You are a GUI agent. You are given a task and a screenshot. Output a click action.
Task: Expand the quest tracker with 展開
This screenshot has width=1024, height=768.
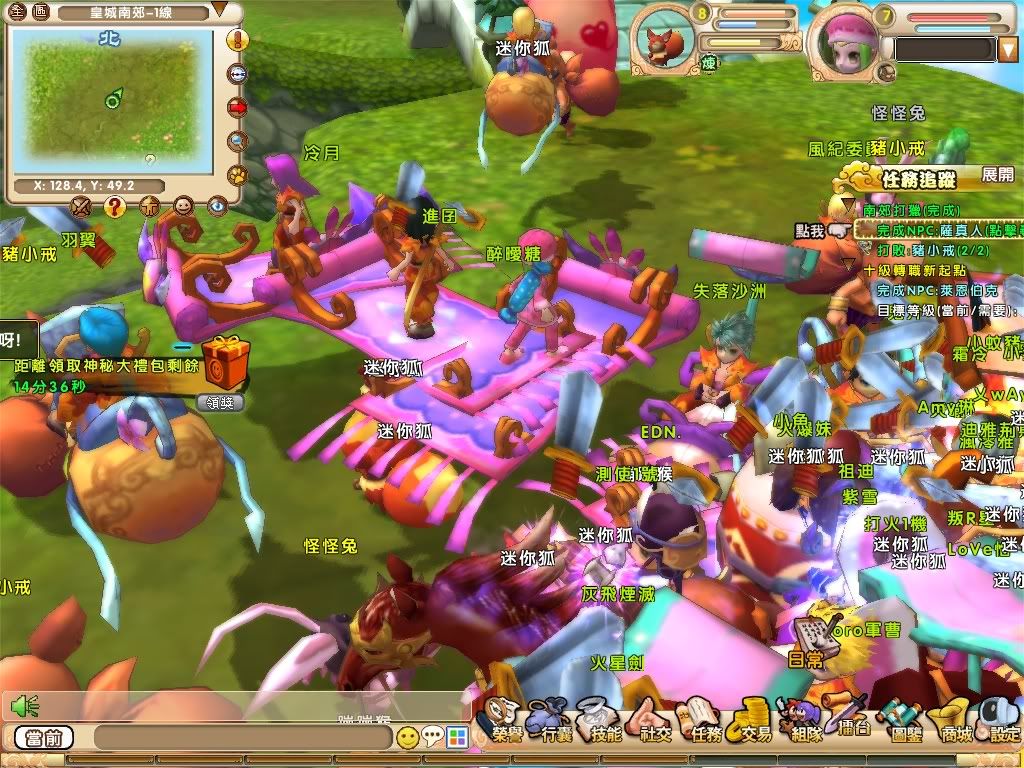coord(997,175)
